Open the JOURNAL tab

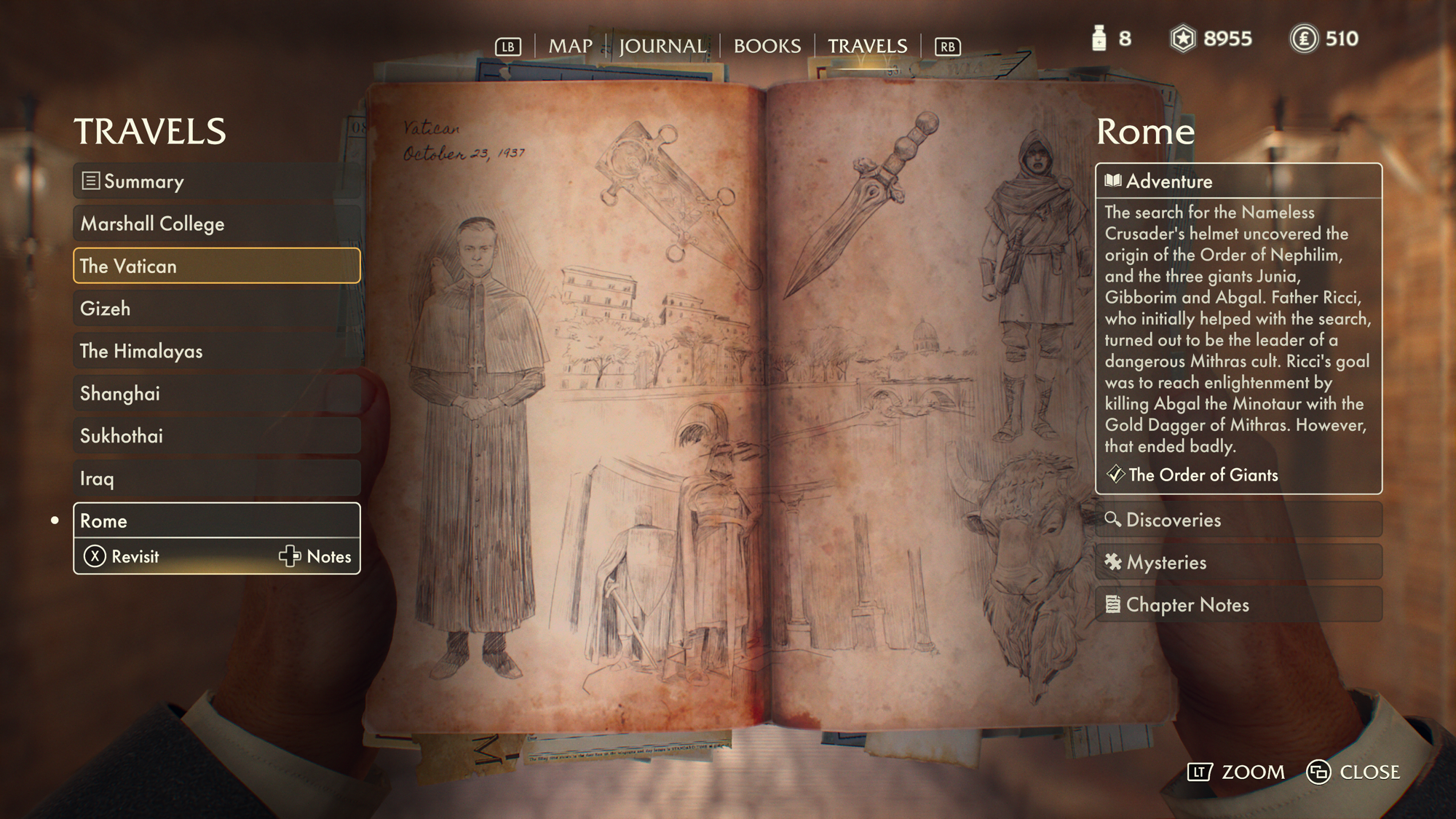click(x=662, y=46)
